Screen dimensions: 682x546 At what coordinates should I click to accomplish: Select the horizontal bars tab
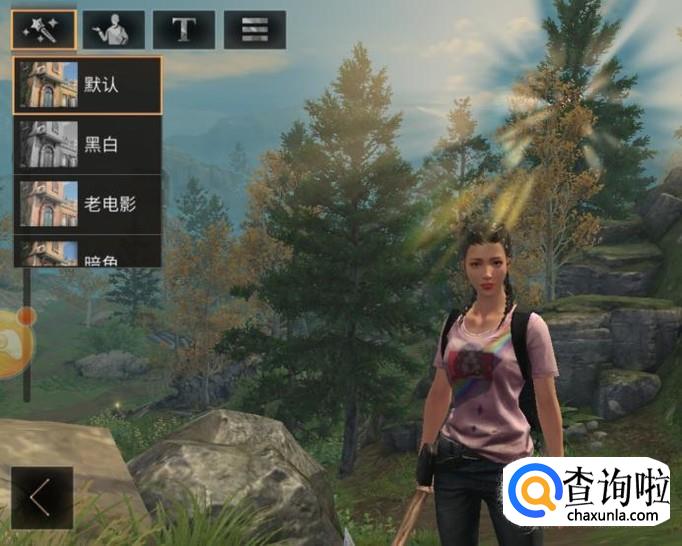tap(254, 30)
